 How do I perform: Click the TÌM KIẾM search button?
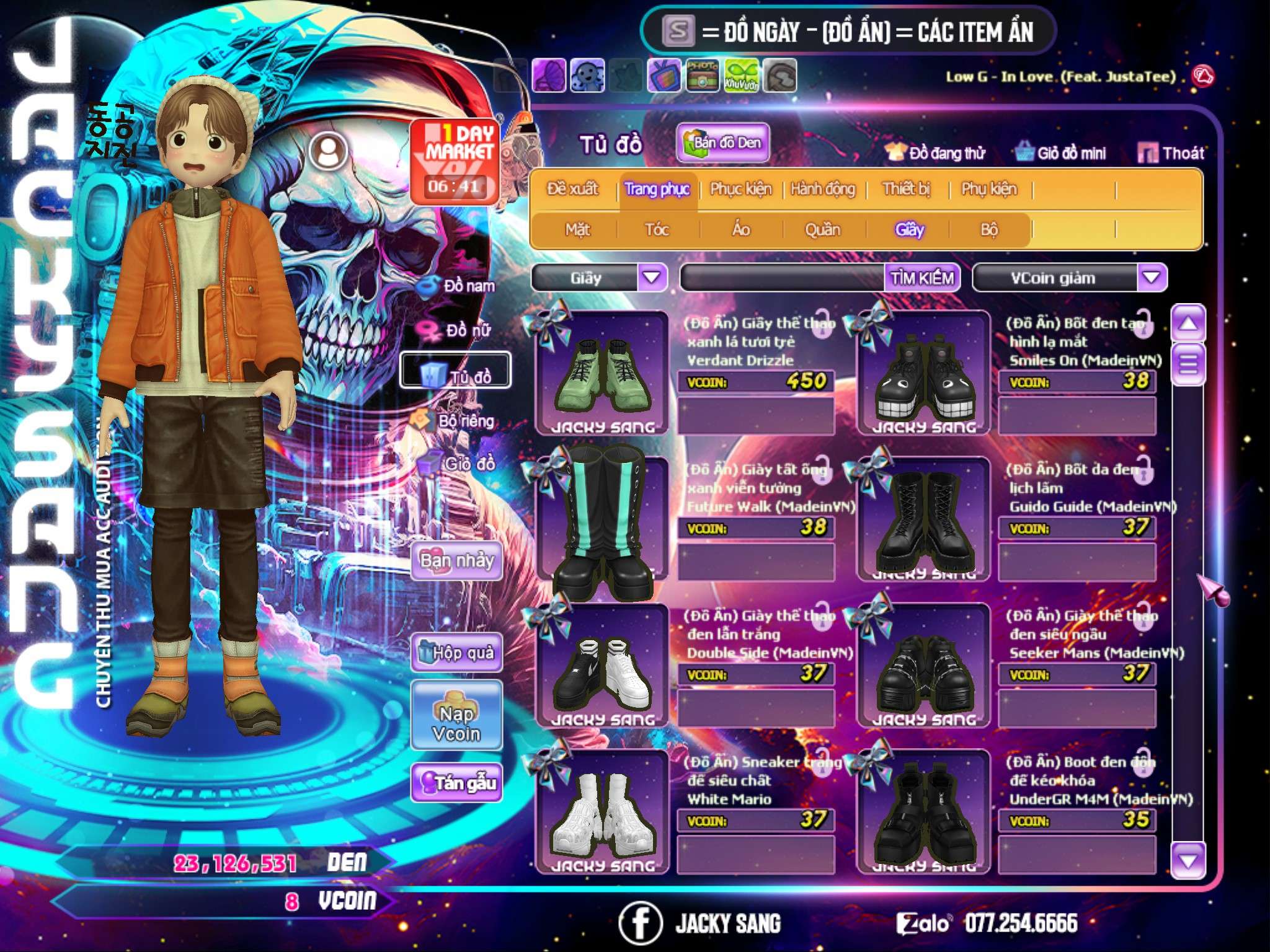tap(921, 278)
